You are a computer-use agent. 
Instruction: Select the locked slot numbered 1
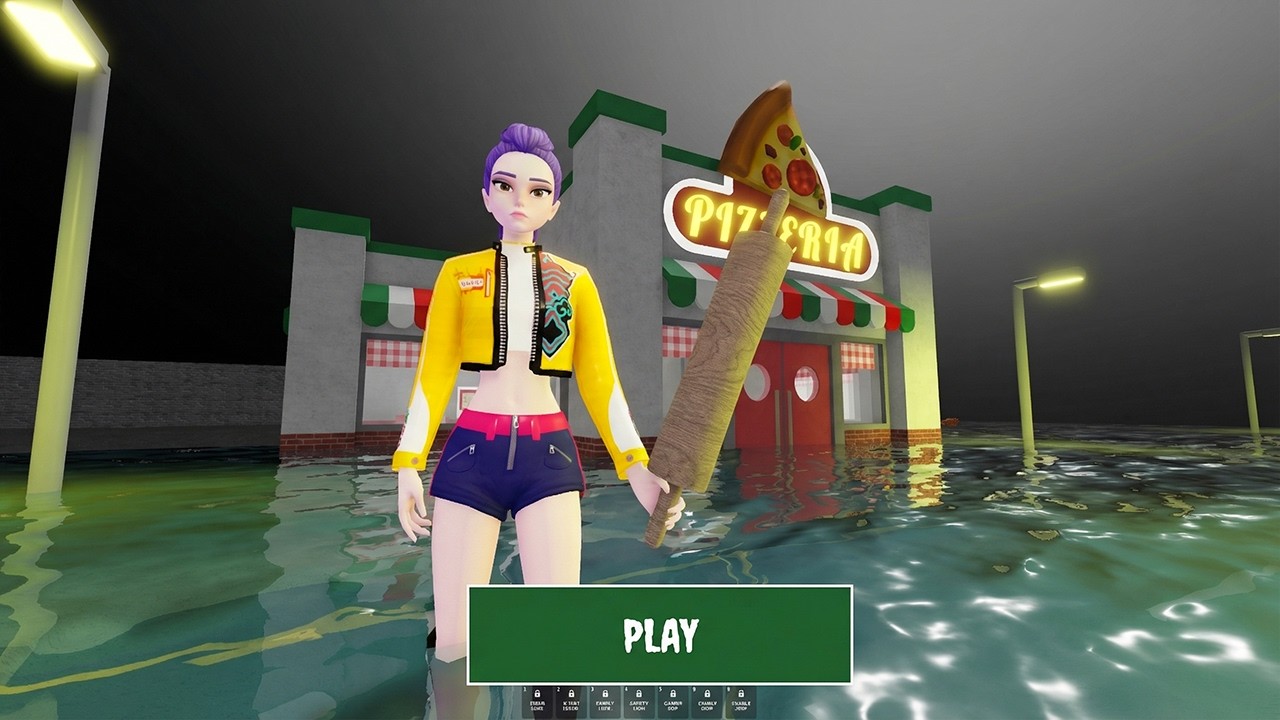pos(538,701)
